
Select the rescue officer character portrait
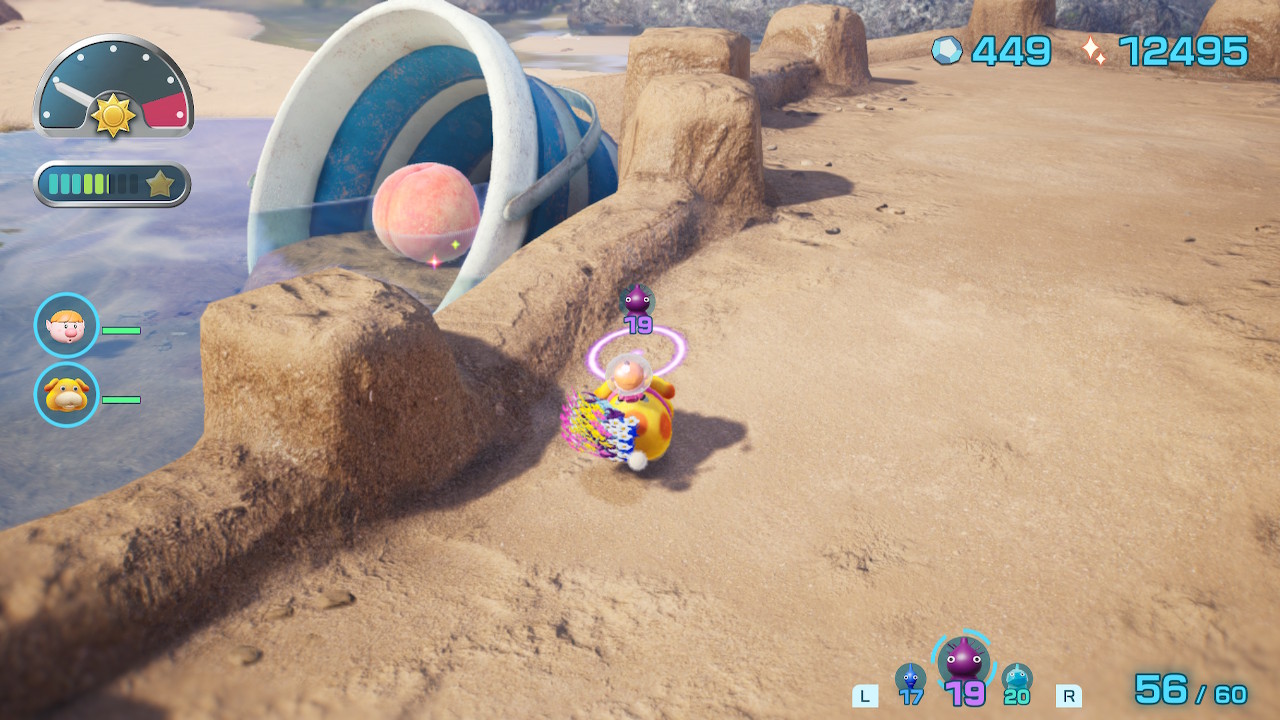(x=67, y=325)
